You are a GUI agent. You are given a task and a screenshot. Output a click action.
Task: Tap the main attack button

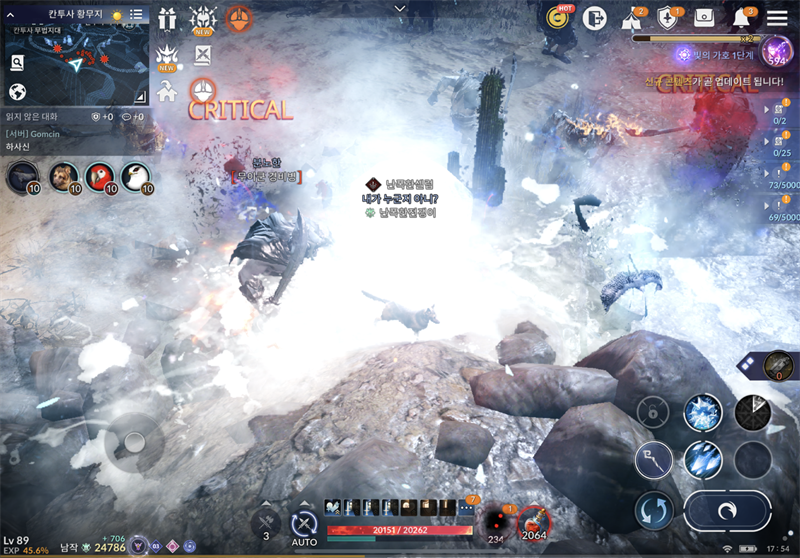726,512
